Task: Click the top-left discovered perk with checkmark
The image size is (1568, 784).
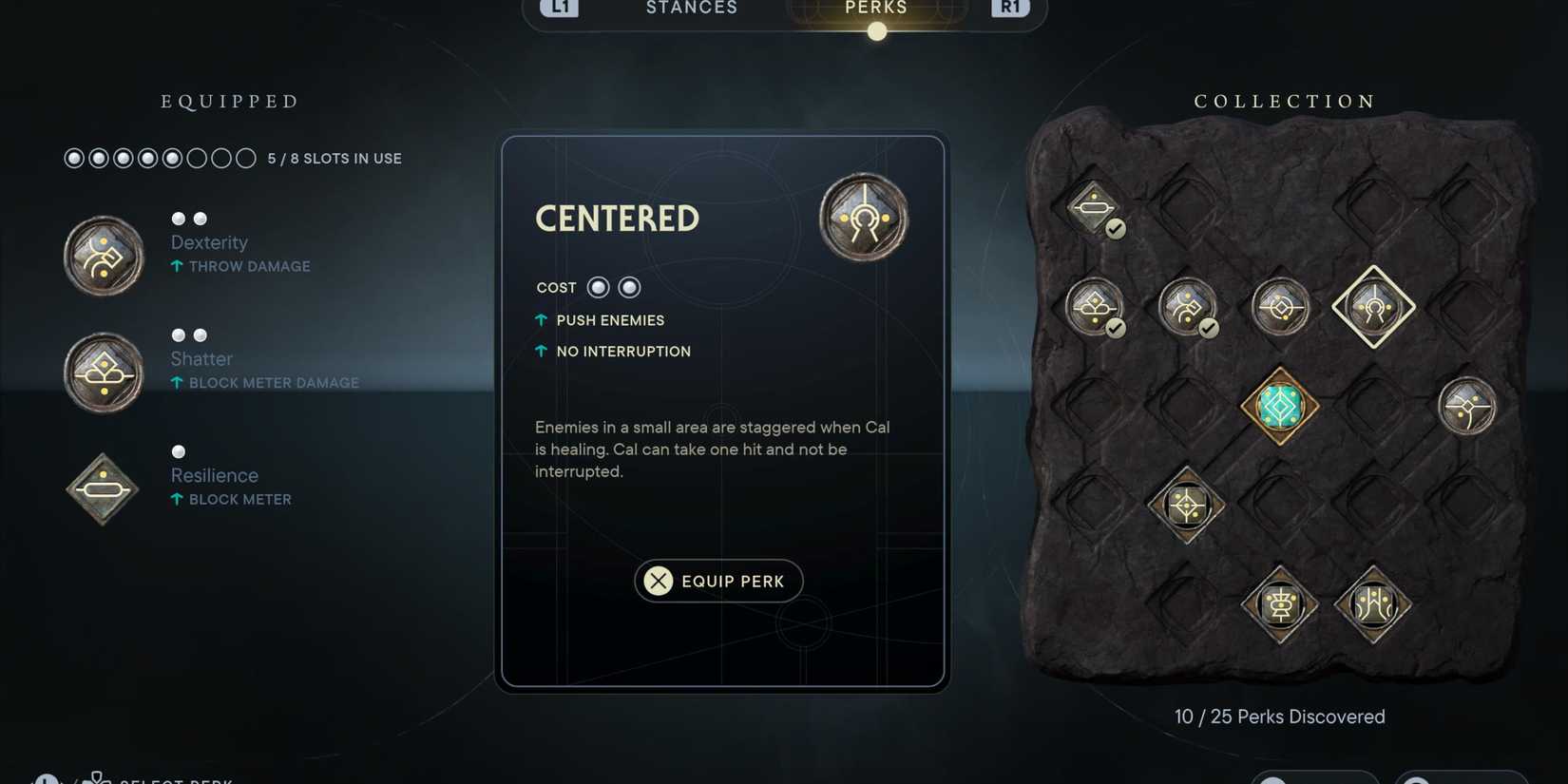Action: pos(1093,207)
